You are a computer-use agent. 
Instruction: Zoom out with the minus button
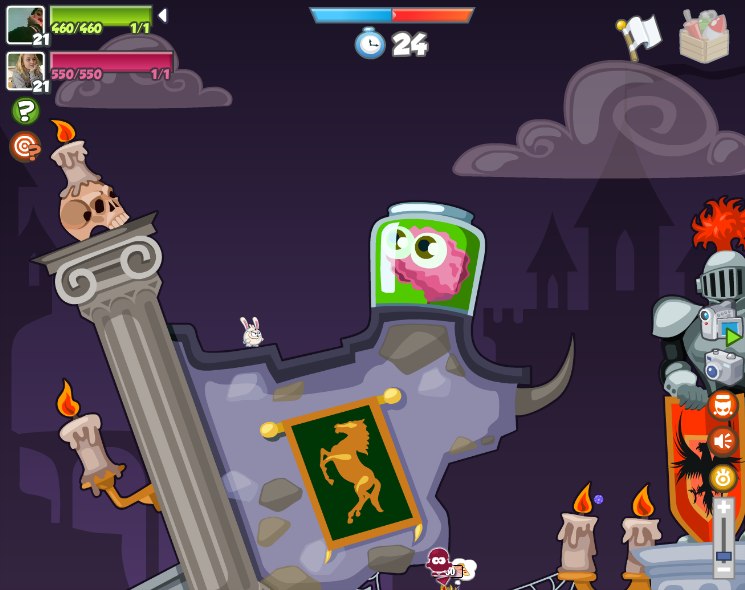[x=723, y=570]
